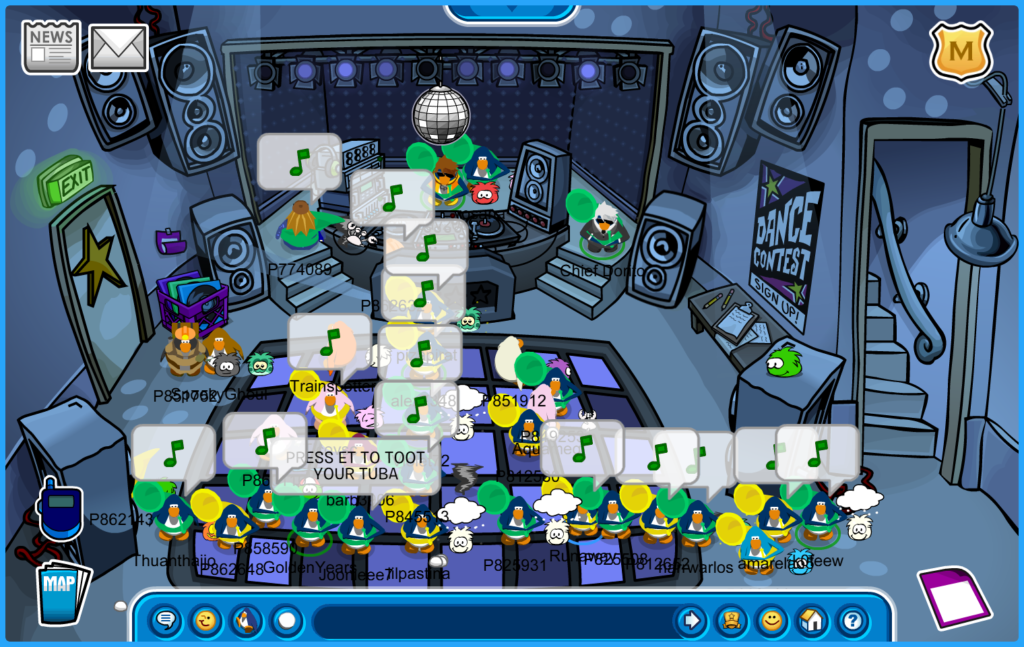Show the winking emote list
This screenshot has height=647, width=1024.
[206, 621]
